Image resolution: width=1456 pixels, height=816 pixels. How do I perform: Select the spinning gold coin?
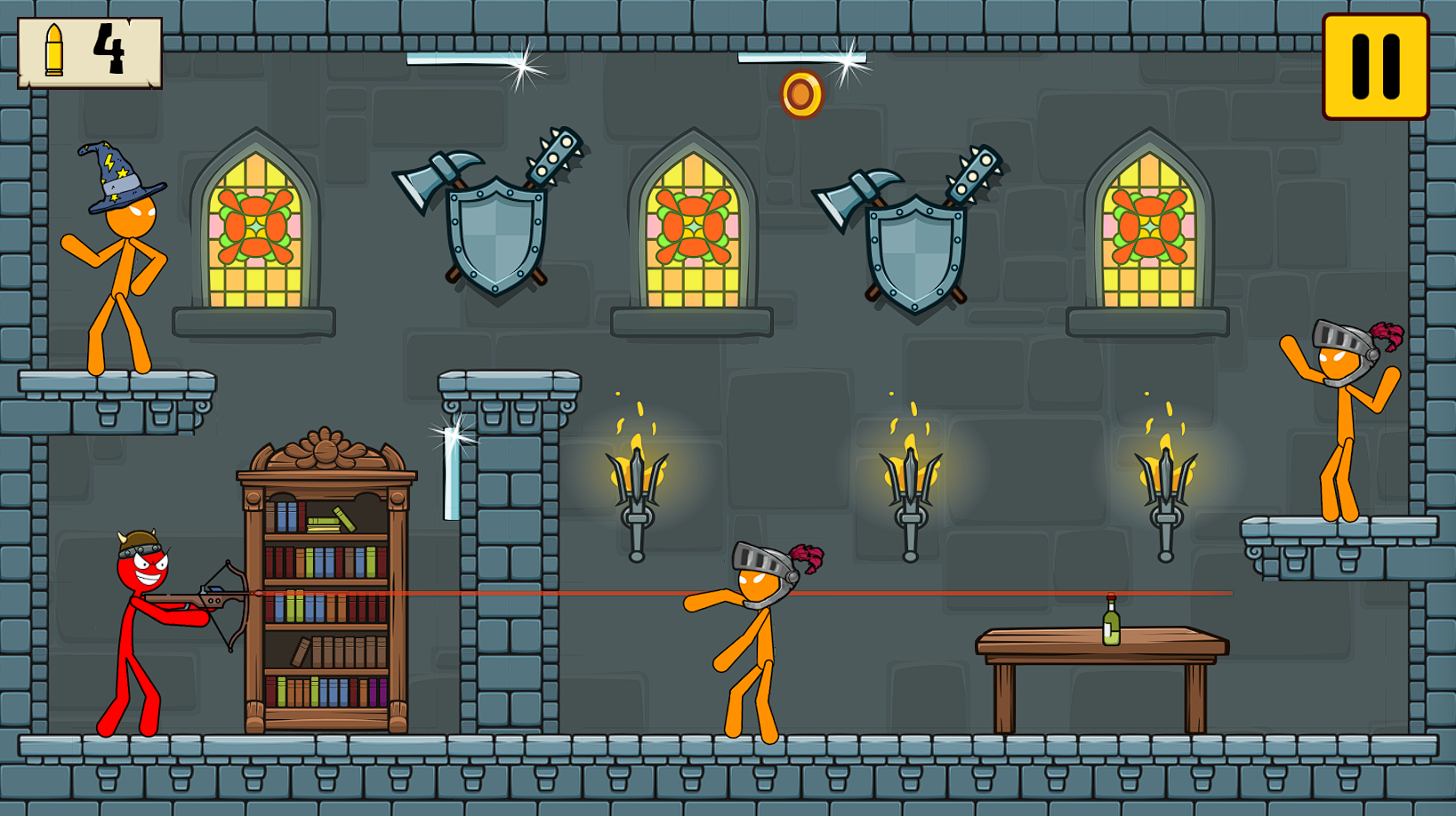point(803,92)
